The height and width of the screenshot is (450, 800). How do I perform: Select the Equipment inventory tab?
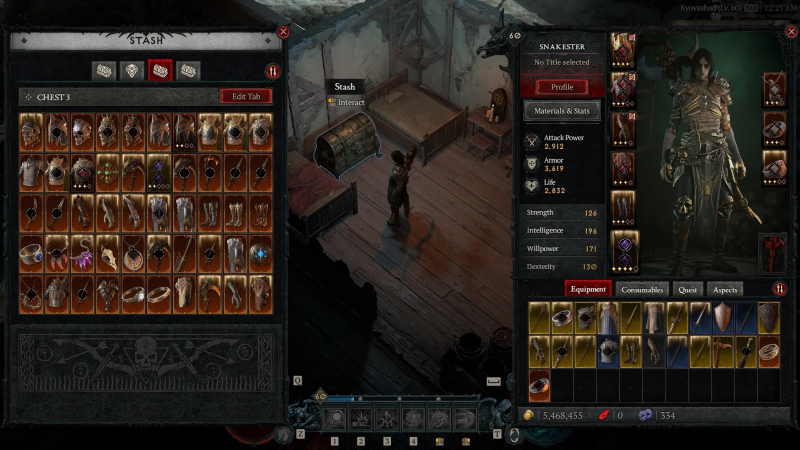pos(589,289)
